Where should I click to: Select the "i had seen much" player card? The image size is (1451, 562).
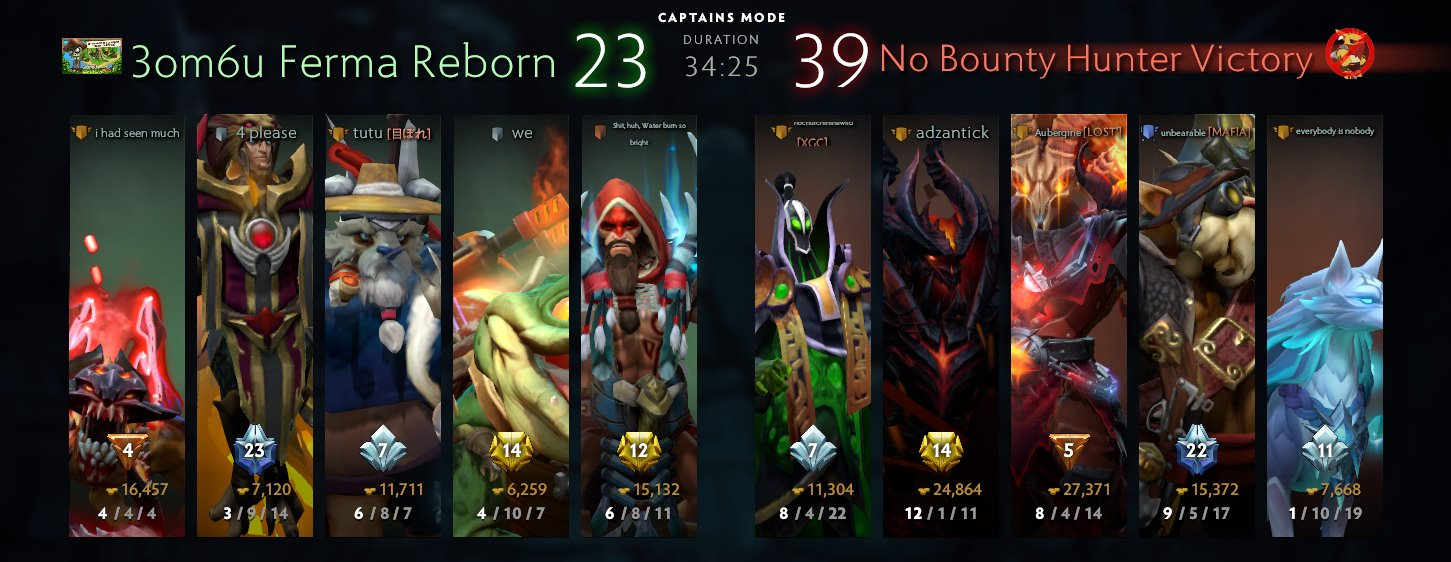tap(127, 320)
